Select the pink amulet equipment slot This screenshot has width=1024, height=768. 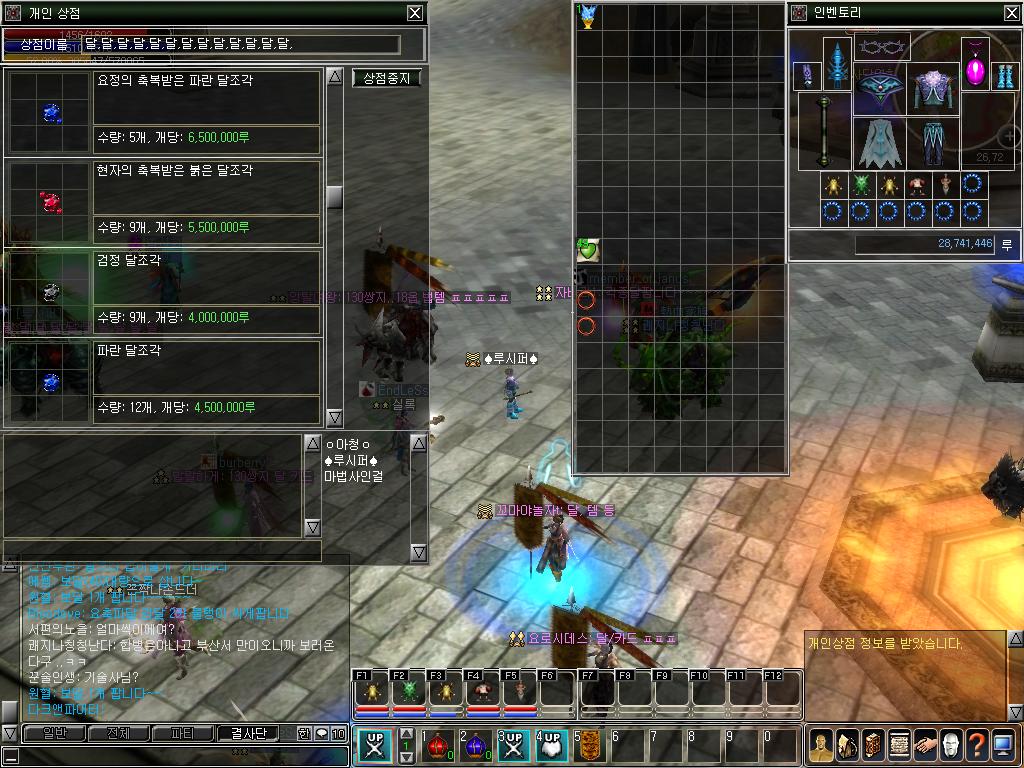tap(975, 65)
